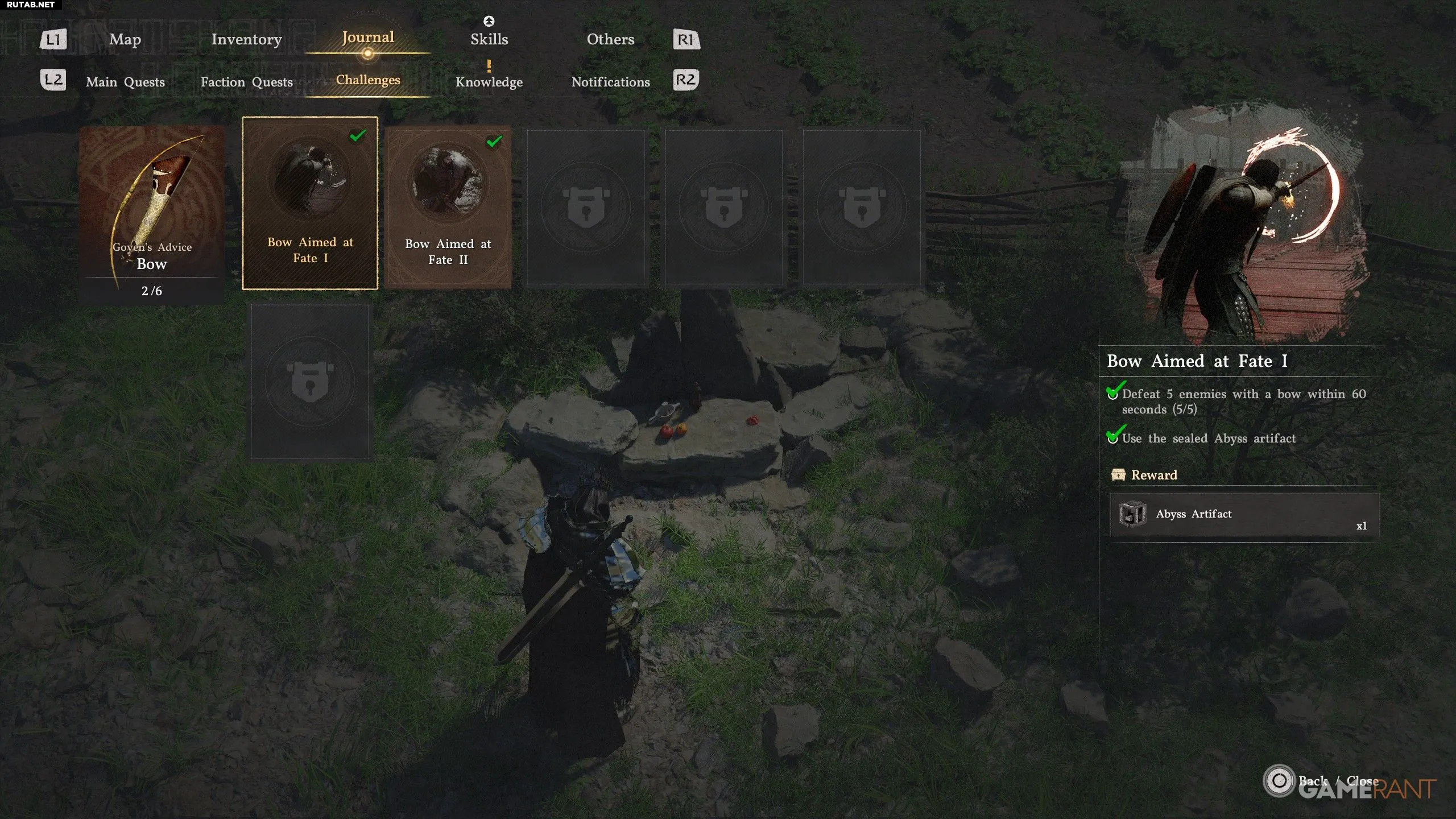
Task: Open the Others tab
Action: tap(610, 39)
